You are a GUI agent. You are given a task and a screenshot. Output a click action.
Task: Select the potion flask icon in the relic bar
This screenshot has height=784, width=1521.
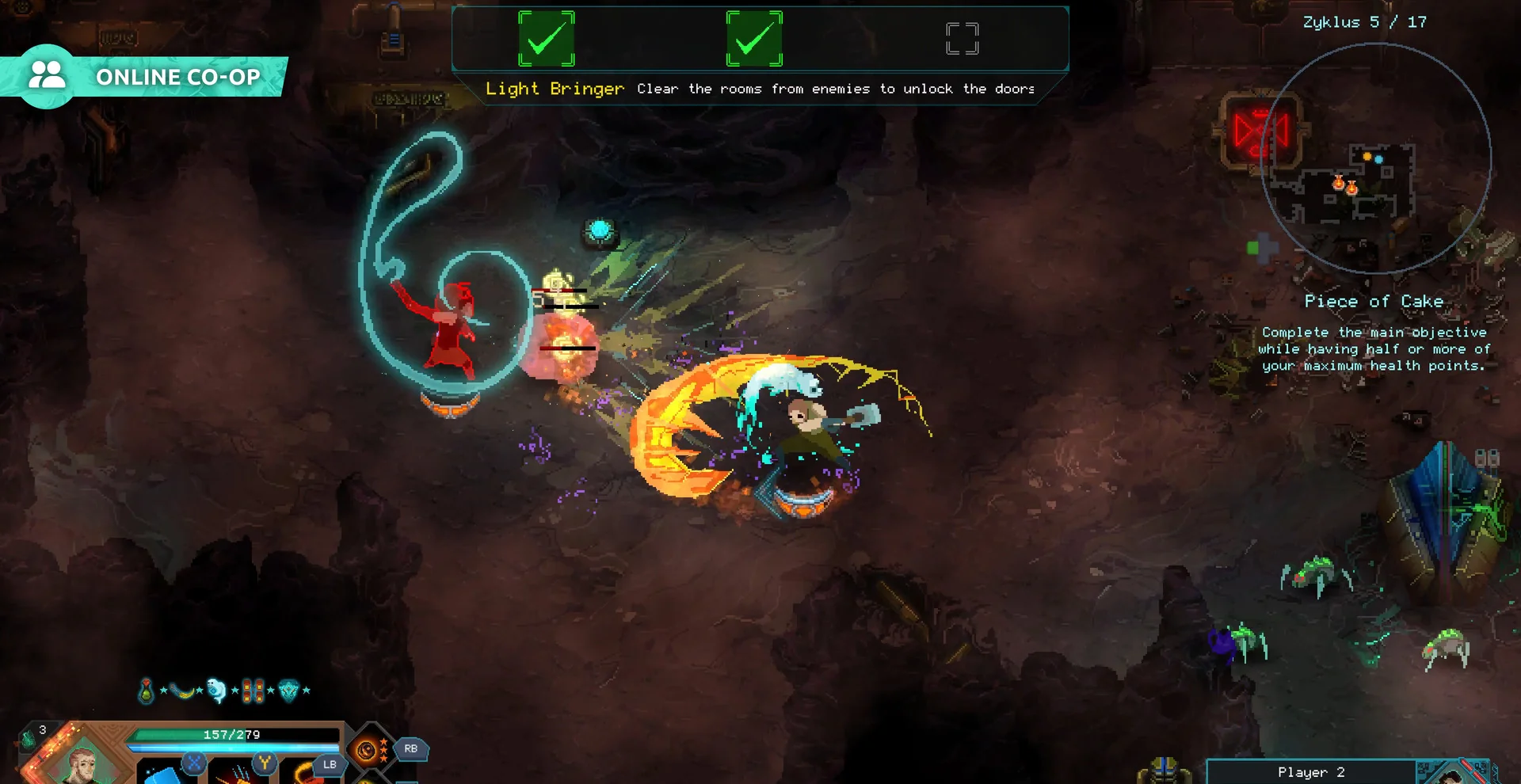(x=147, y=690)
